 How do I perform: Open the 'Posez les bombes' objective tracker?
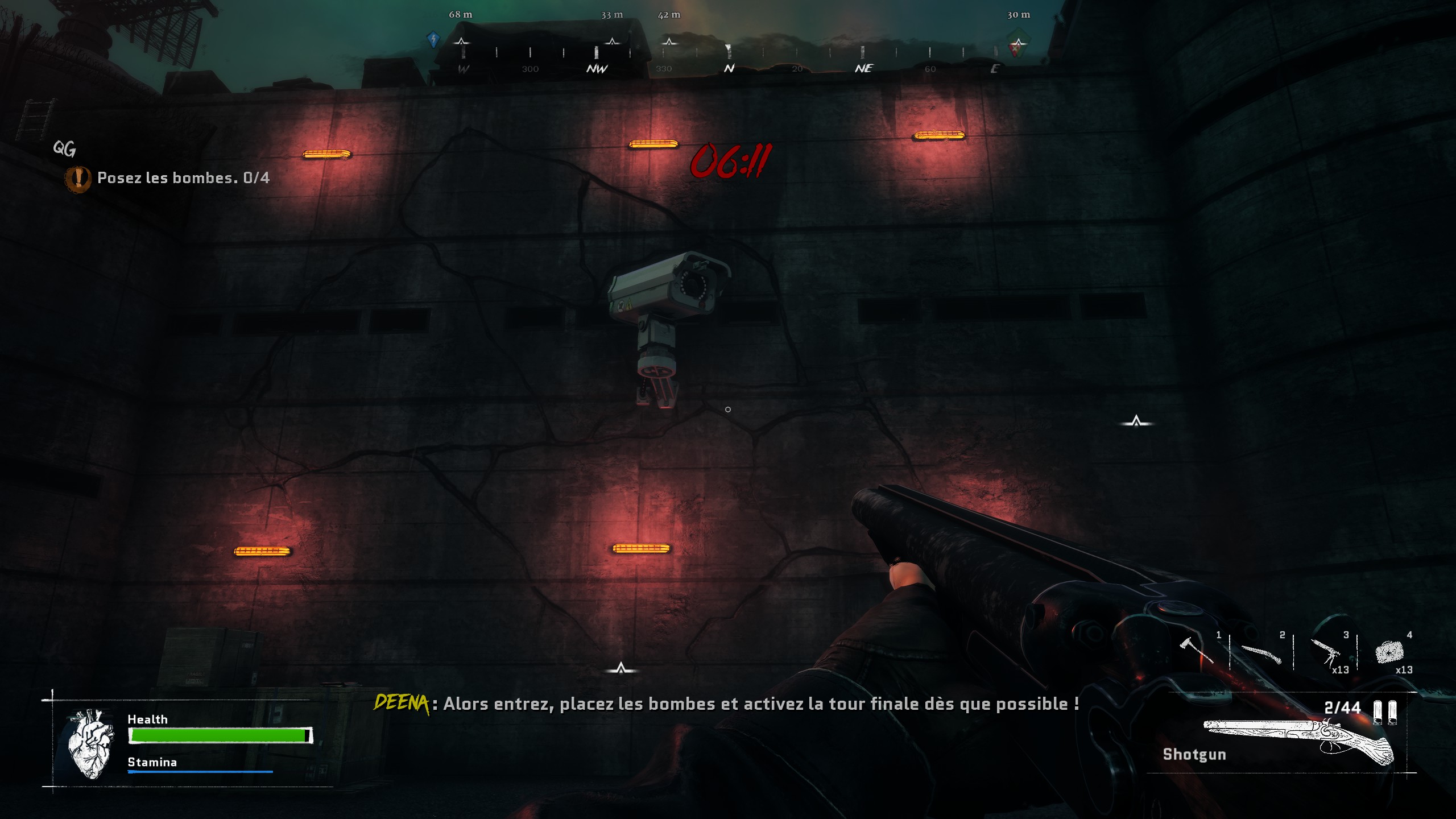182,178
